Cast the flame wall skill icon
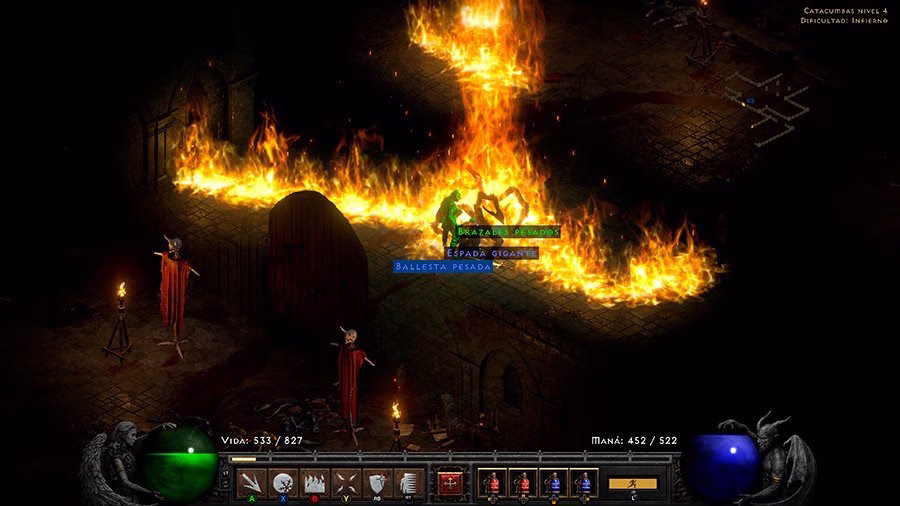Screen dimensions: 900x506 tap(315, 483)
